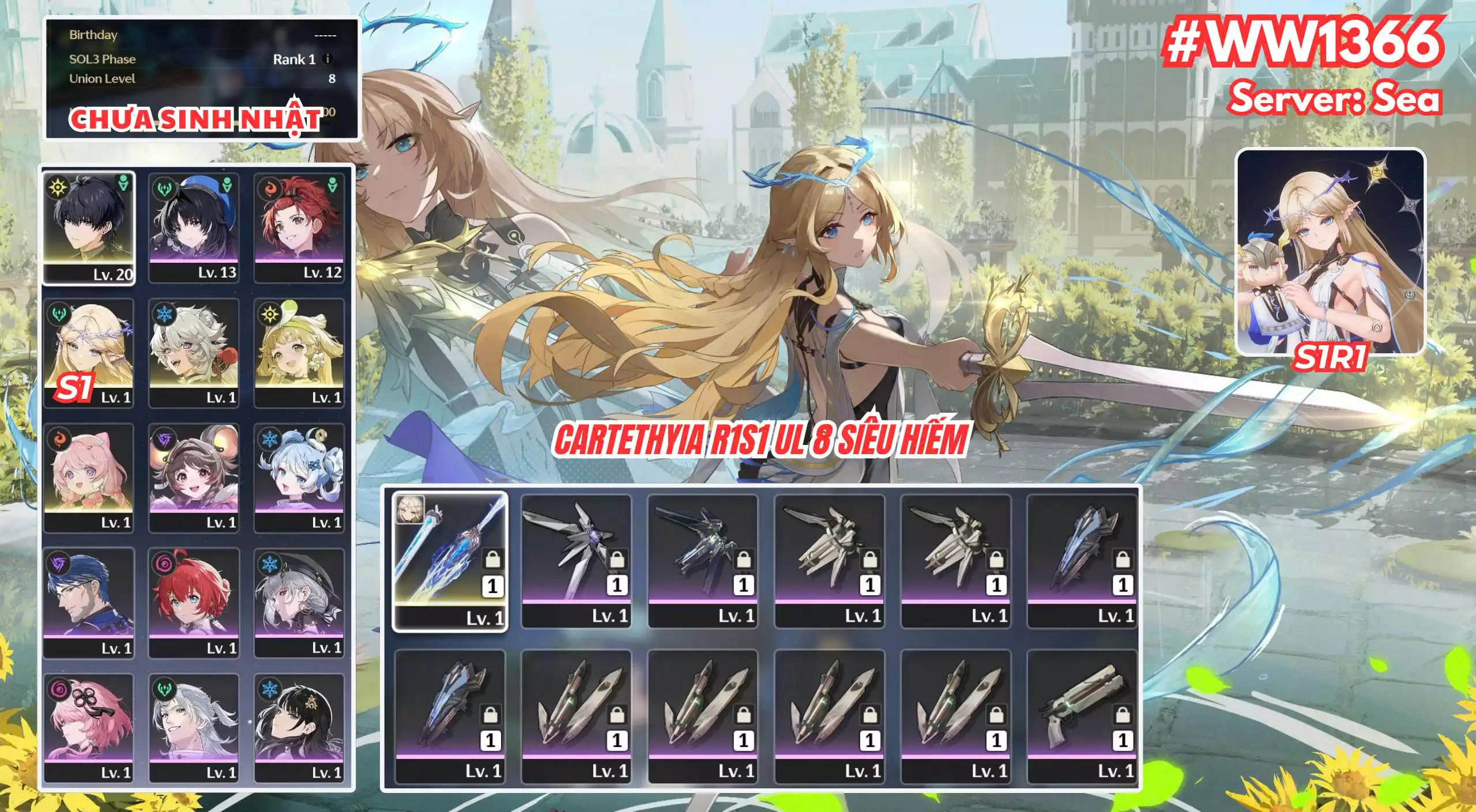This screenshot has width=1476, height=812.
Task: Choose the revolver pistol weapon slot
Action: pos(1082,716)
